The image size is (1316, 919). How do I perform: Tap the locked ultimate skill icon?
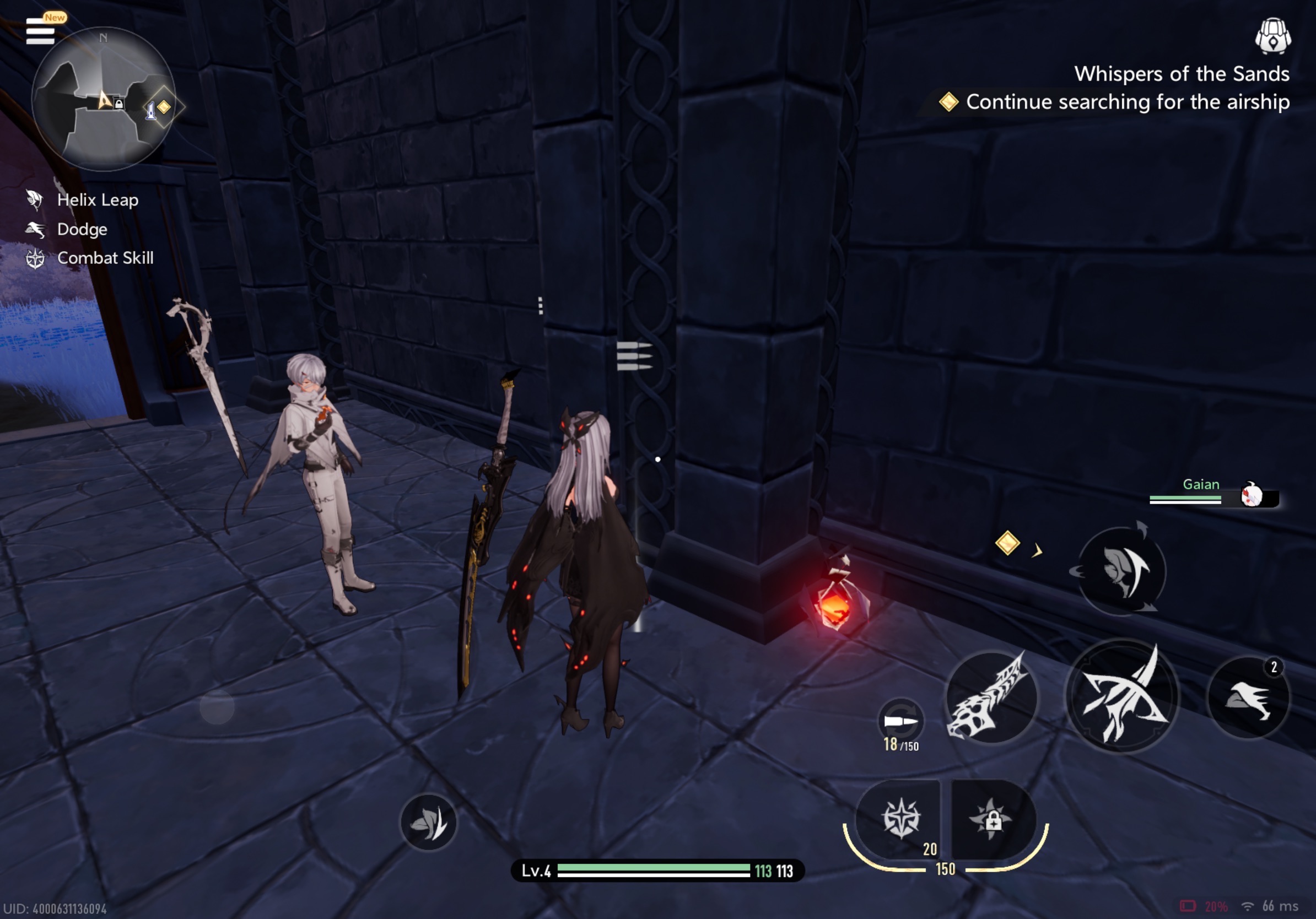(x=992, y=819)
